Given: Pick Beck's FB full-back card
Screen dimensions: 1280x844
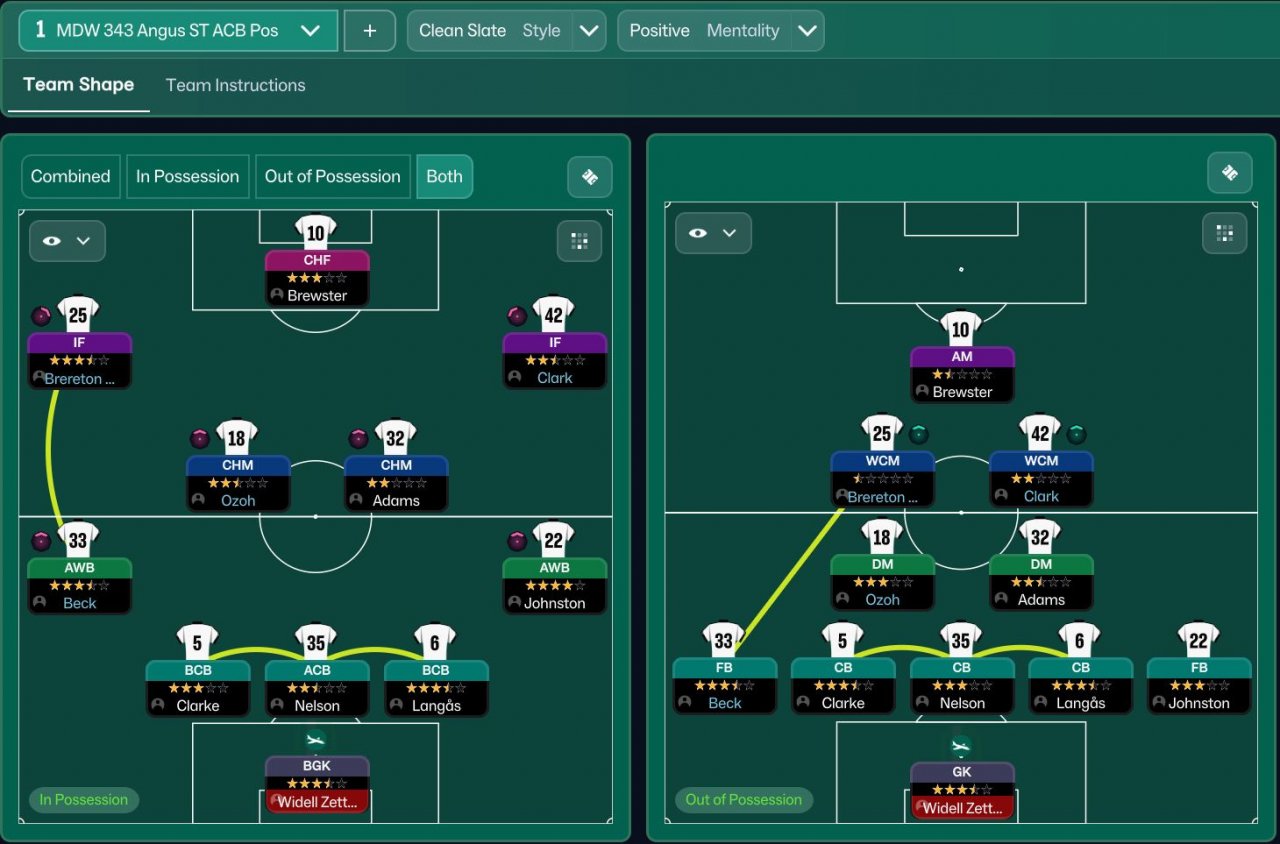Looking at the screenshot, I should click(x=724, y=685).
